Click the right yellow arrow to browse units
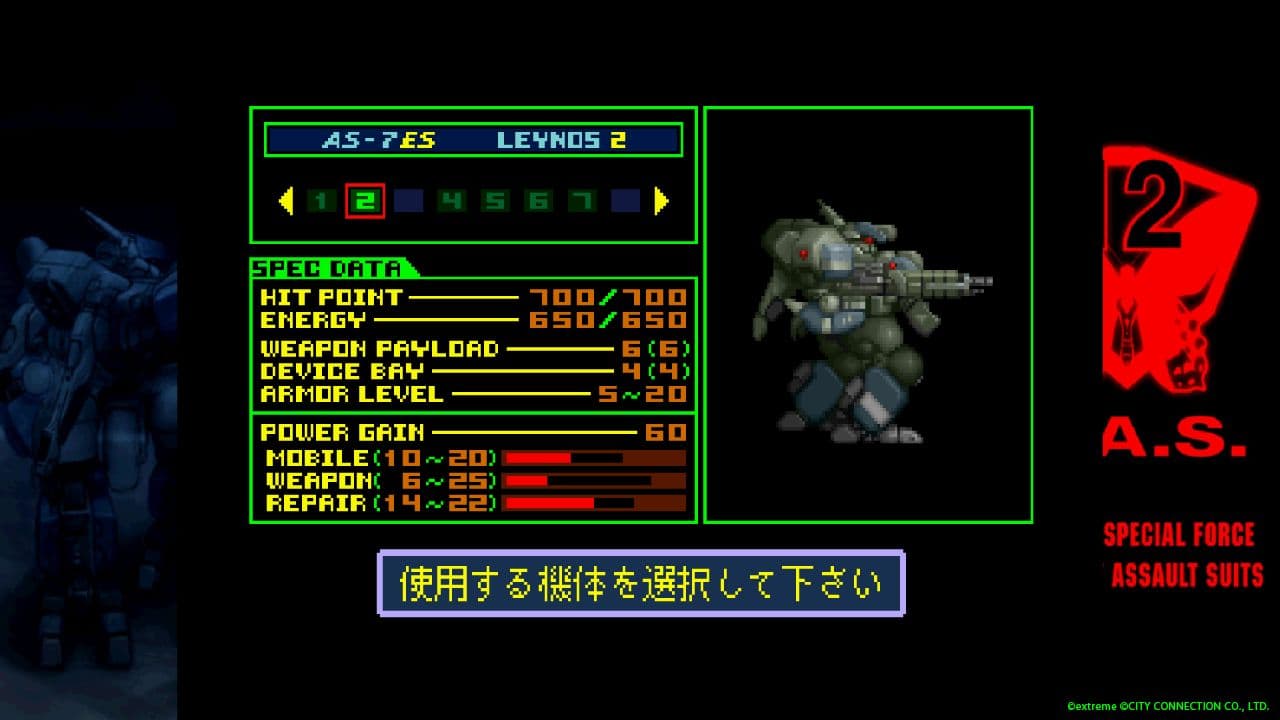Screen dimensions: 1280x720 [659, 199]
